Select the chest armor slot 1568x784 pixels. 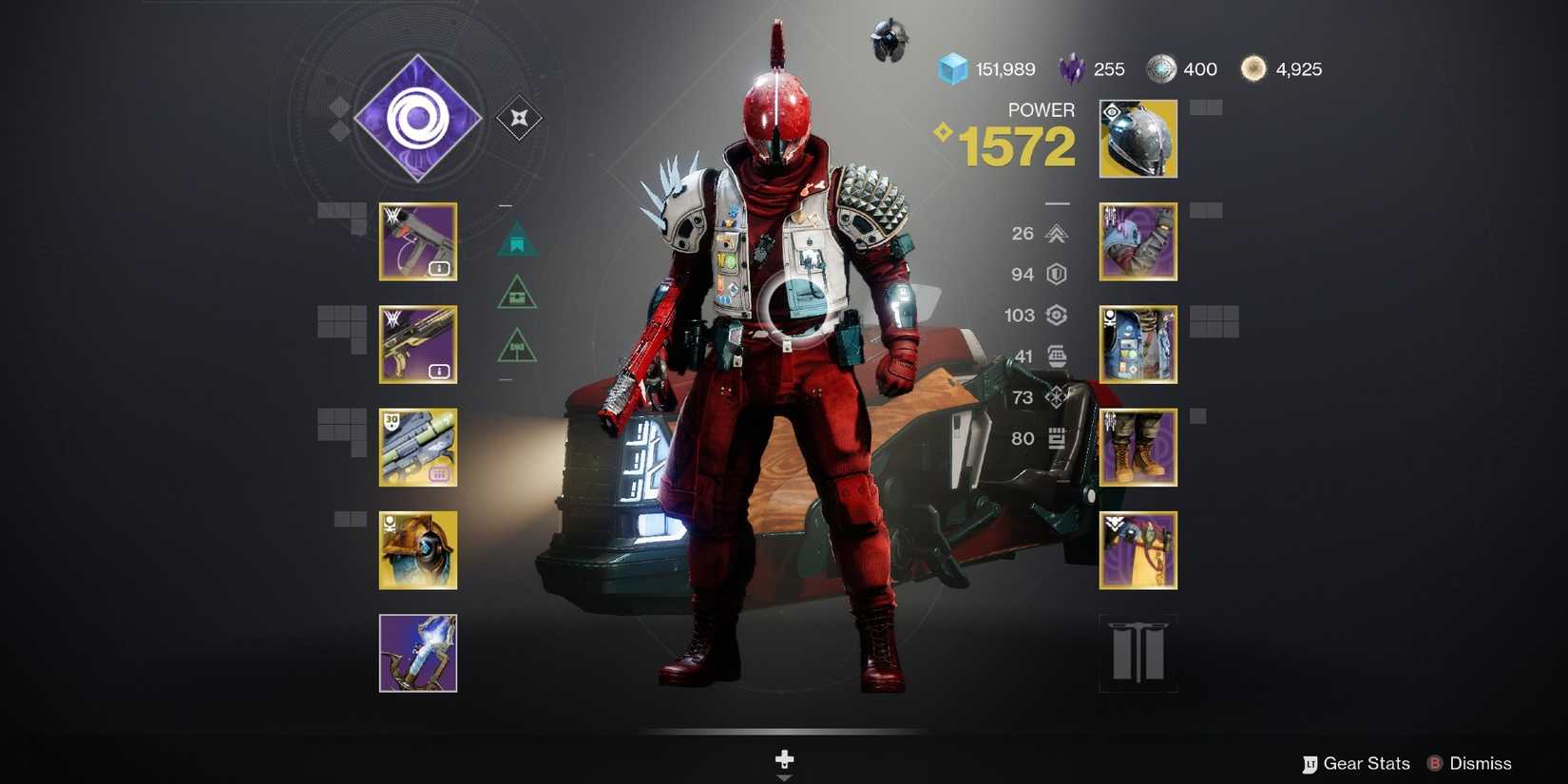coord(1138,344)
